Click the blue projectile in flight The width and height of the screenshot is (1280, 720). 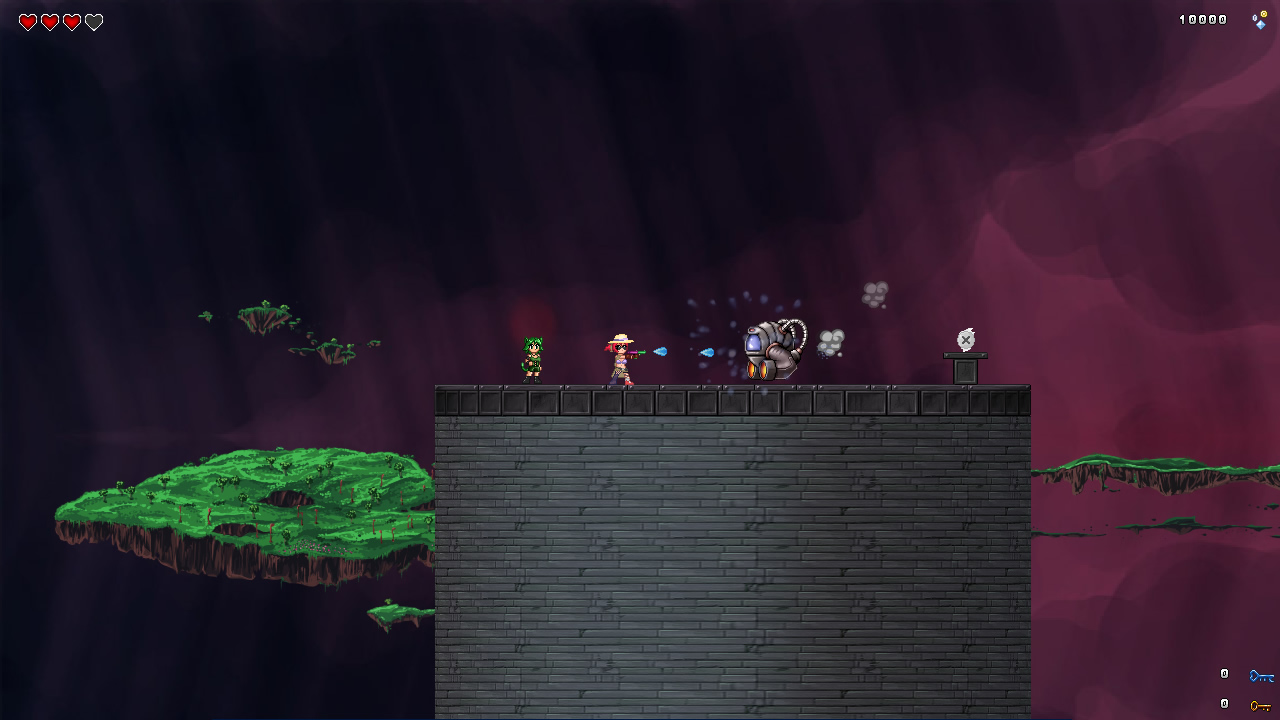pos(660,352)
